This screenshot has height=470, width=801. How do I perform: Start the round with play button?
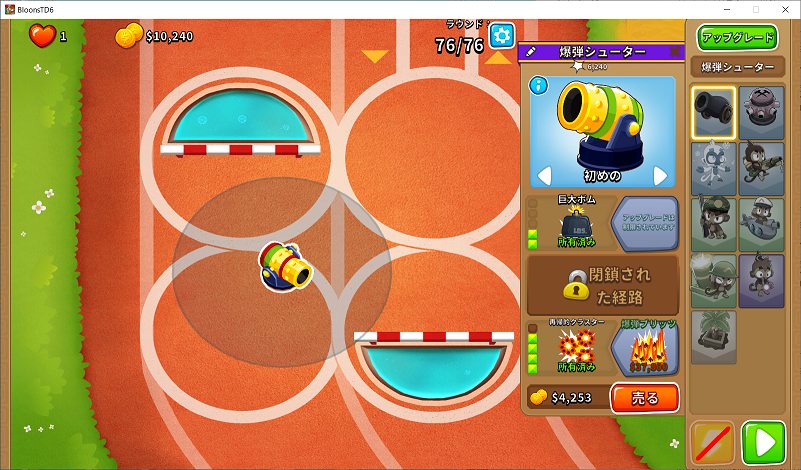[766, 442]
